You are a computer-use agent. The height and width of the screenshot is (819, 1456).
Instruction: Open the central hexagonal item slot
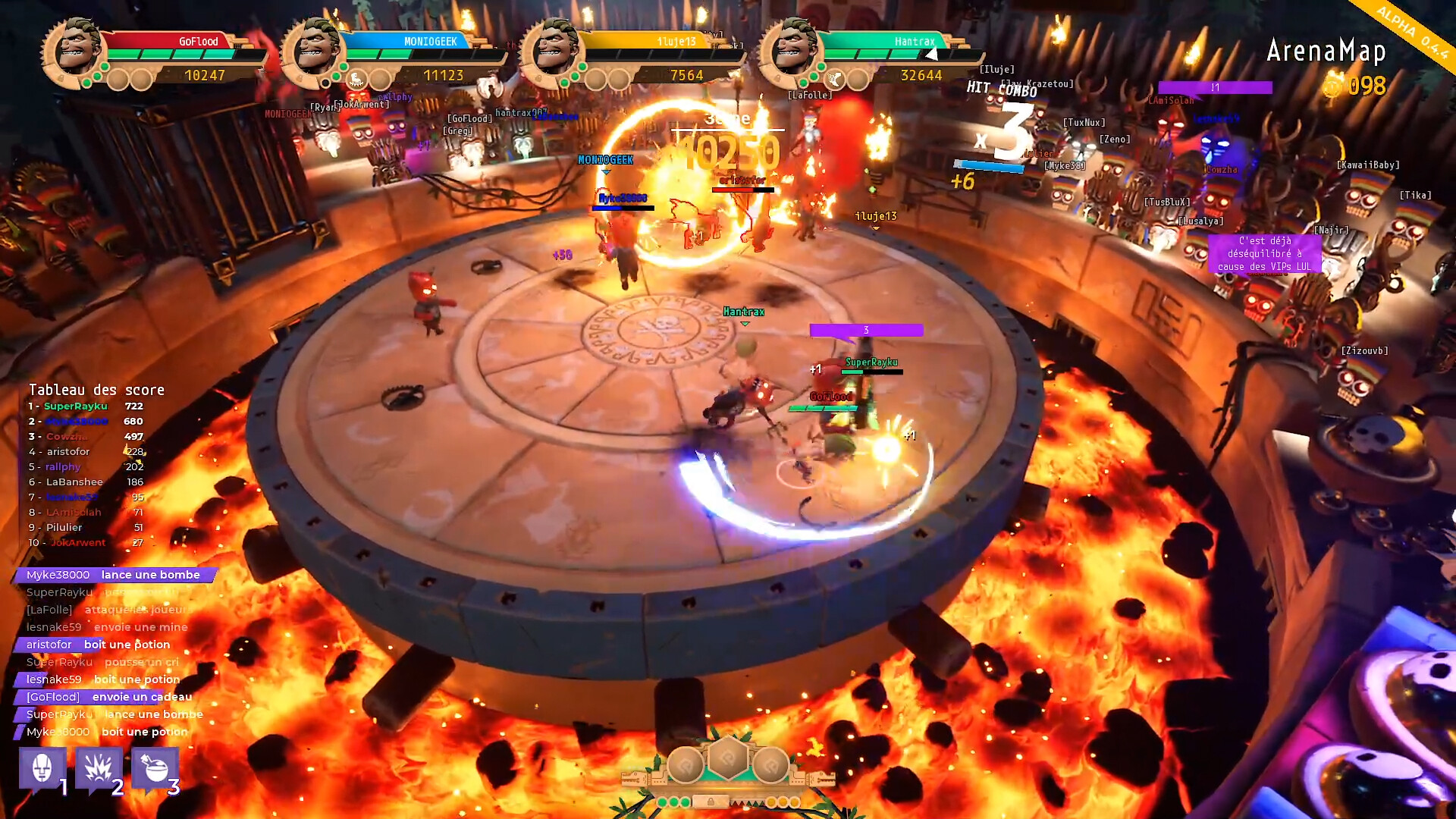click(x=728, y=758)
